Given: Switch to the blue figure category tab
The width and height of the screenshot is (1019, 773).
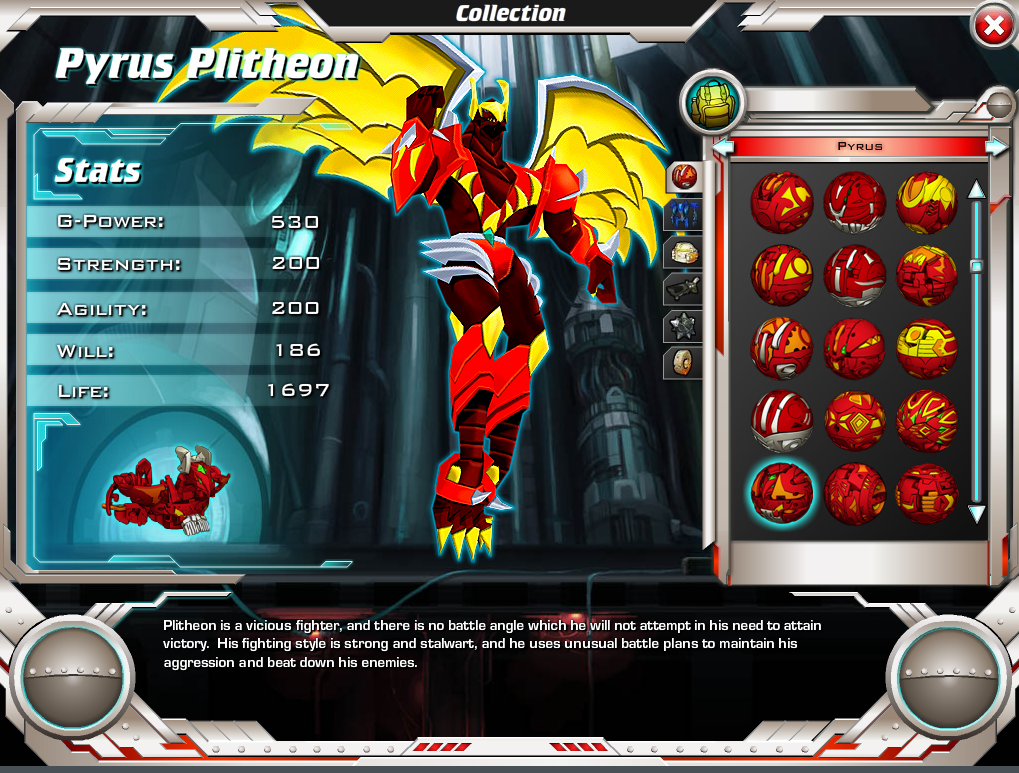Looking at the screenshot, I should coord(684,214).
